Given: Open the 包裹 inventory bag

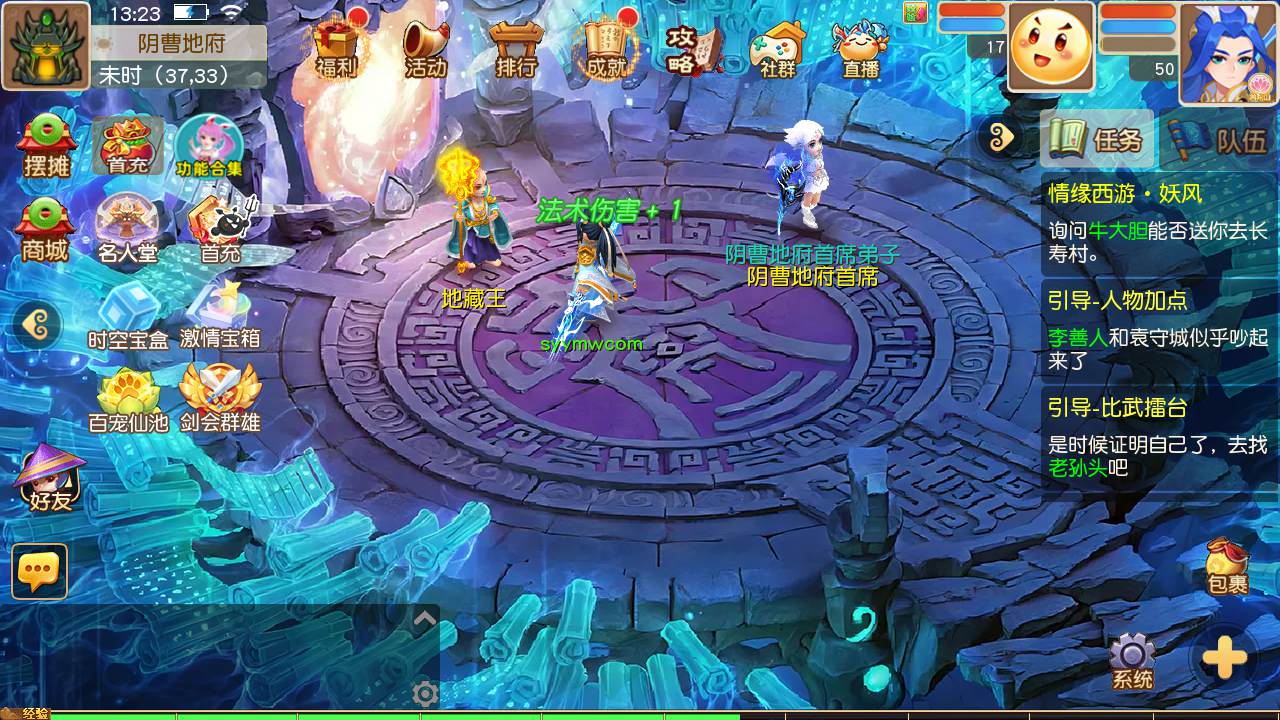Looking at the screenshot, I should click(1227, 566).
